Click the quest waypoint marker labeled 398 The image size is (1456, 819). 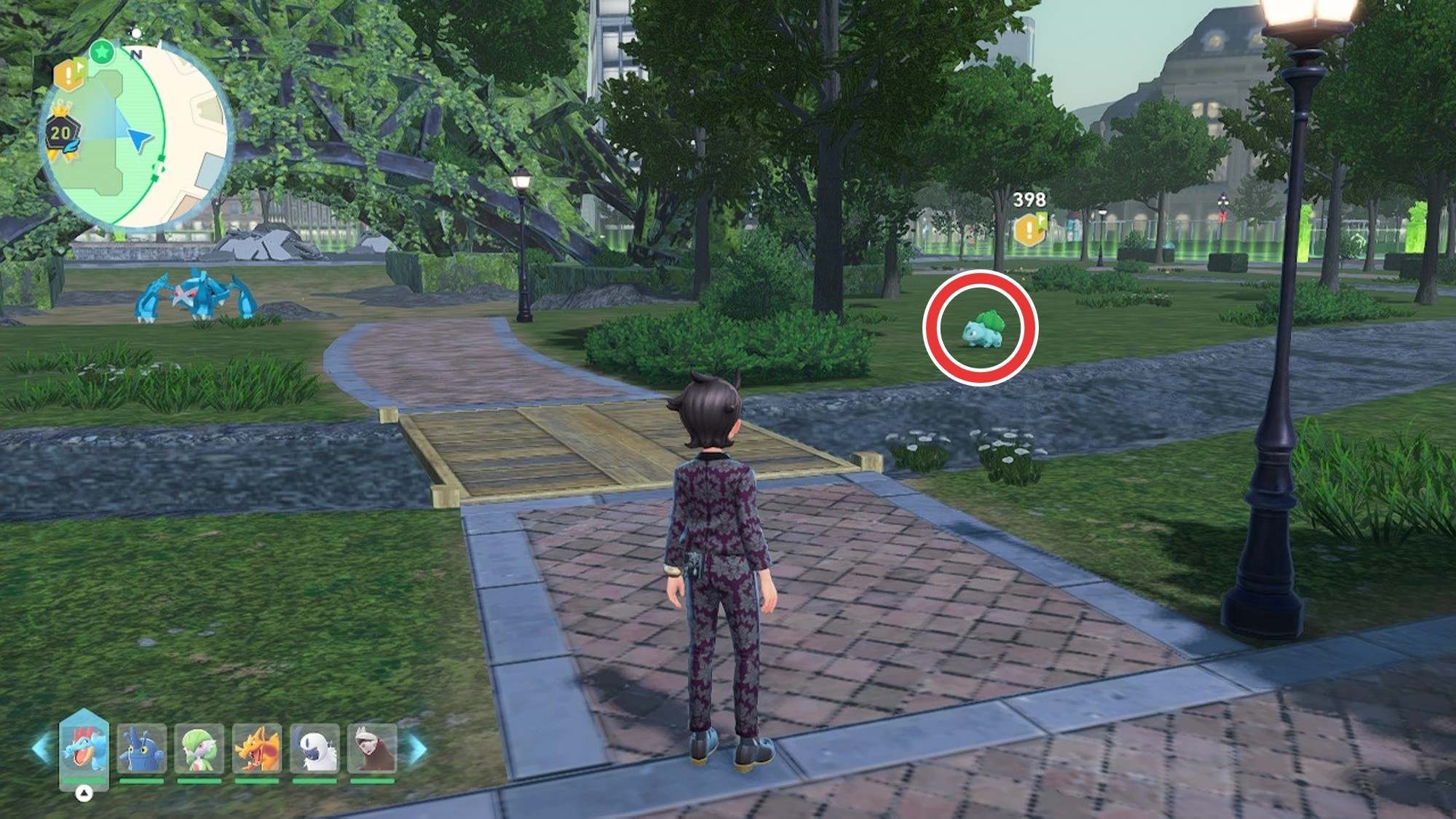(1029, 229)
